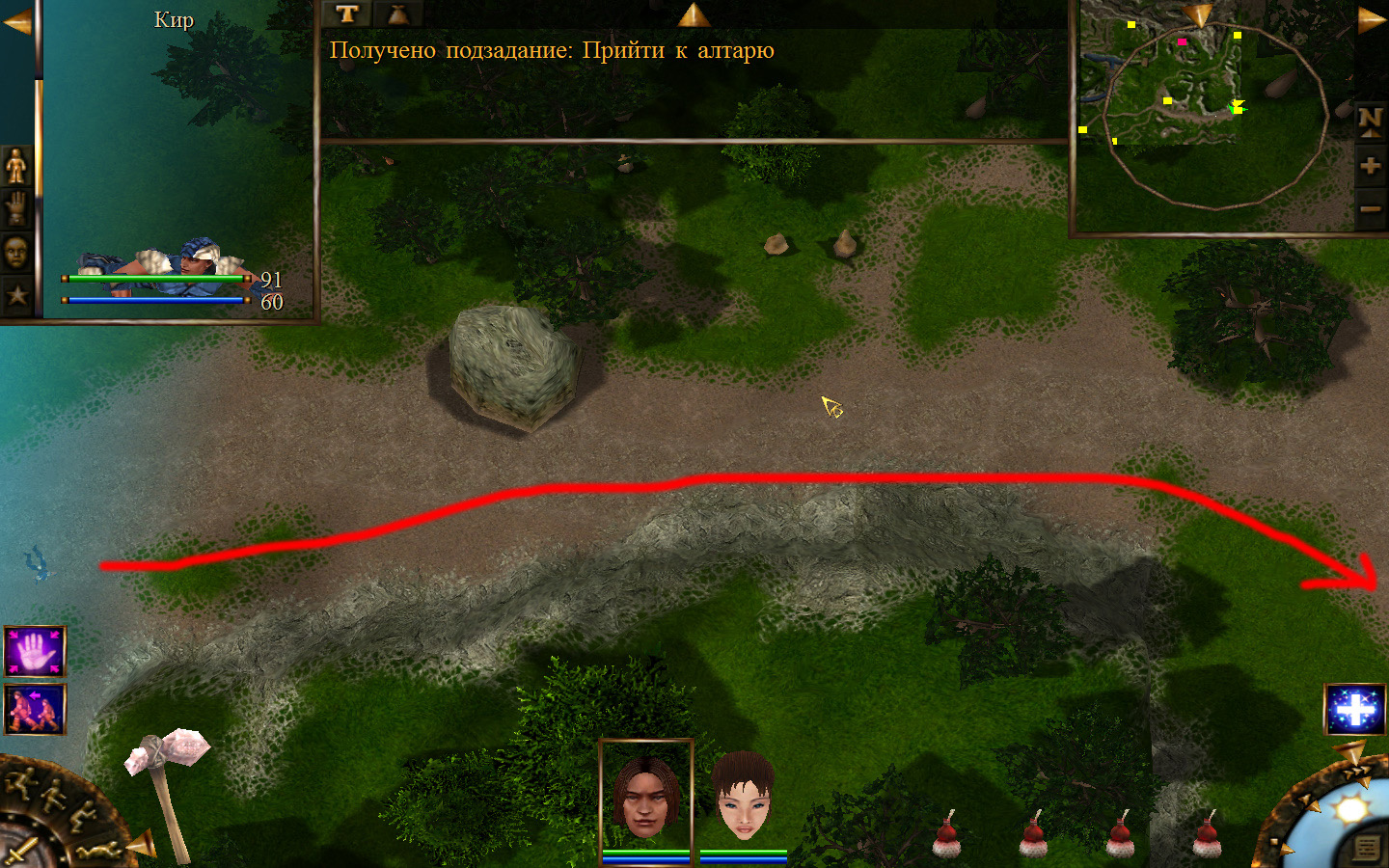Toggle the T button above message log
The image size is (1389, 868).
click(x=347, y=14)
